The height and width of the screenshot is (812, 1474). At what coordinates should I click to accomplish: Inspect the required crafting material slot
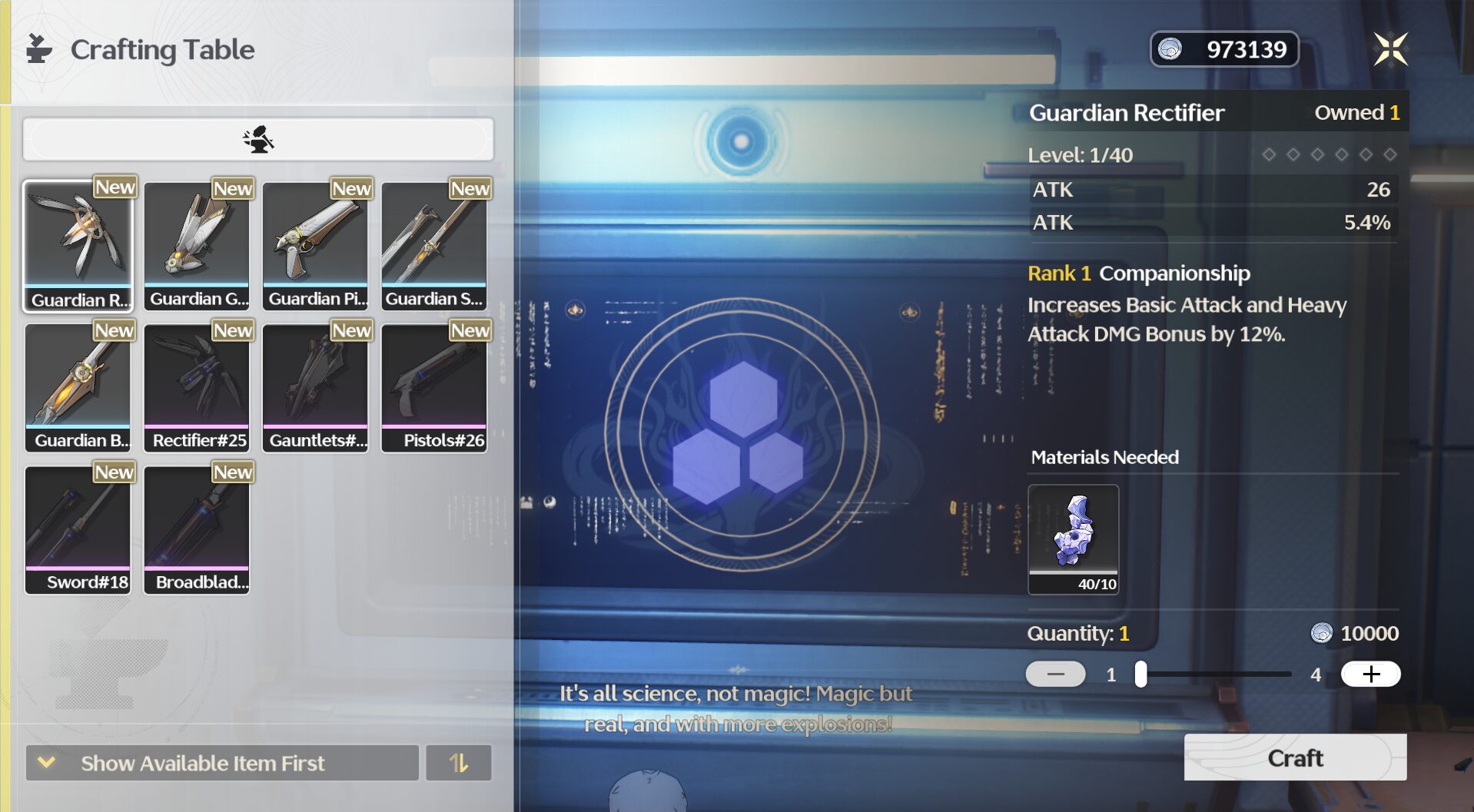1073,539
